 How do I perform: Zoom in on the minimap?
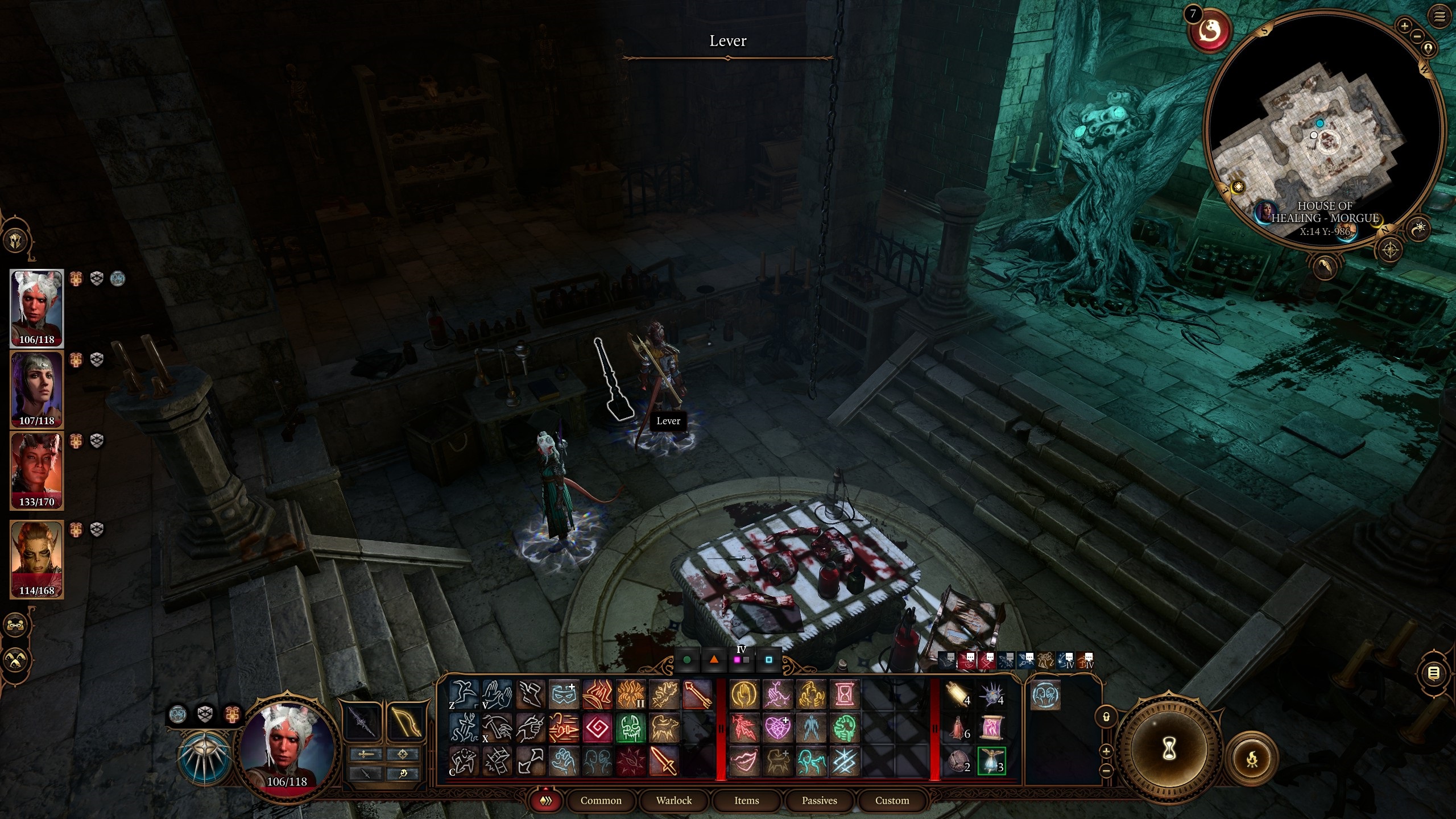(x=1404, y=26)
